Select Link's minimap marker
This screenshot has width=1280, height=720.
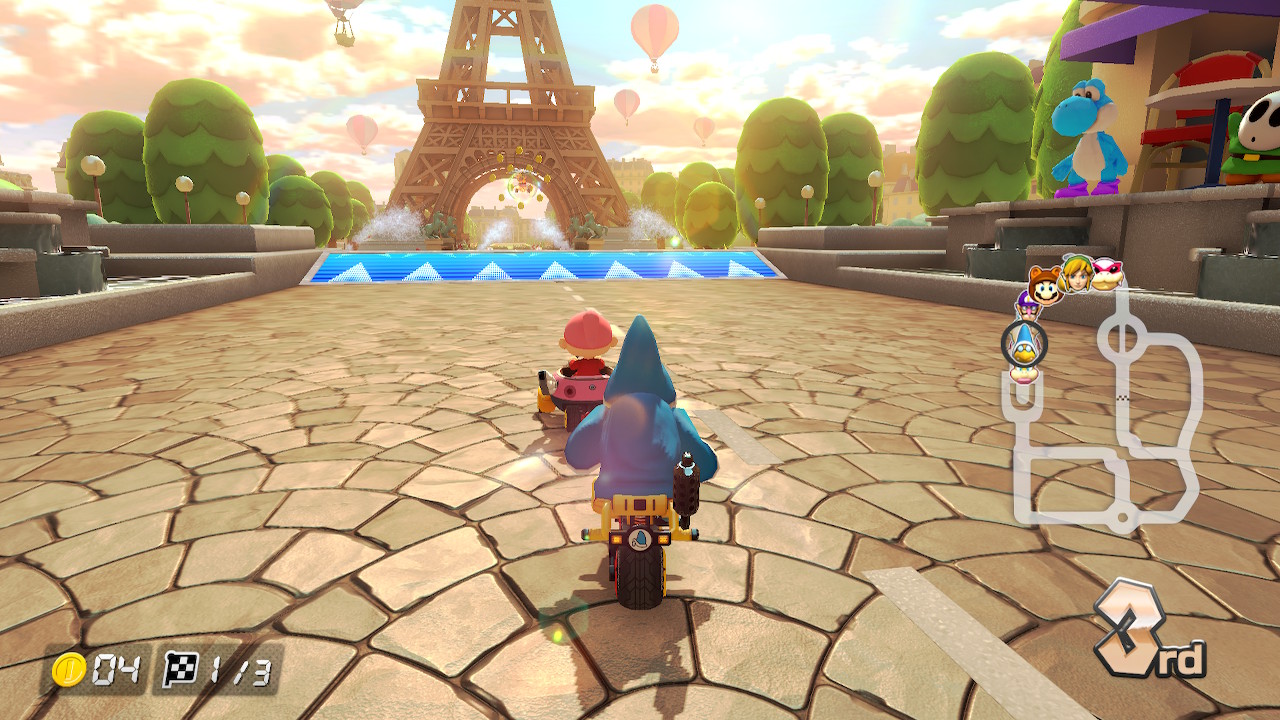coord(1075,273)
